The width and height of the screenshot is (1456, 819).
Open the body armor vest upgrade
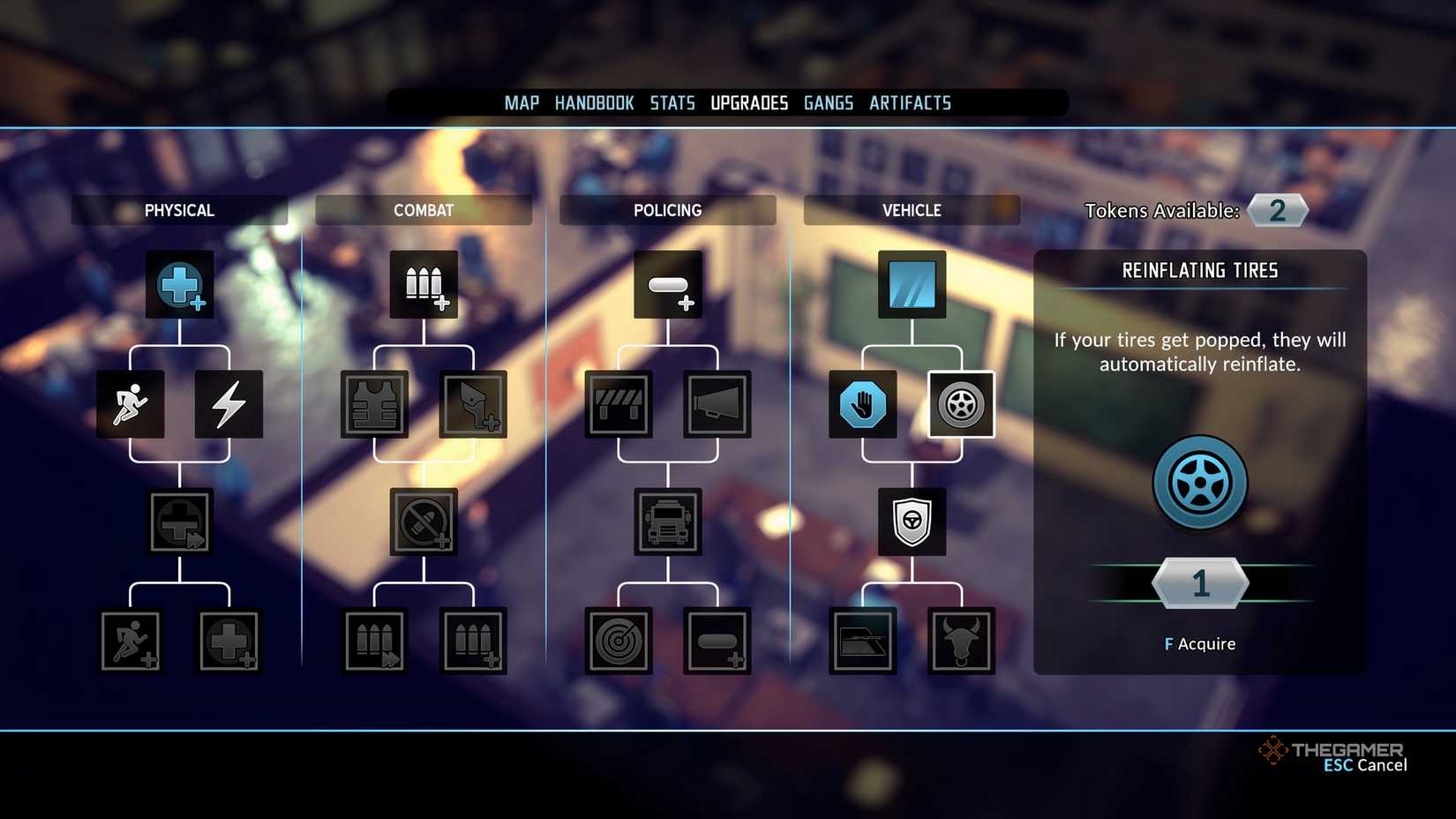[374, 405]
